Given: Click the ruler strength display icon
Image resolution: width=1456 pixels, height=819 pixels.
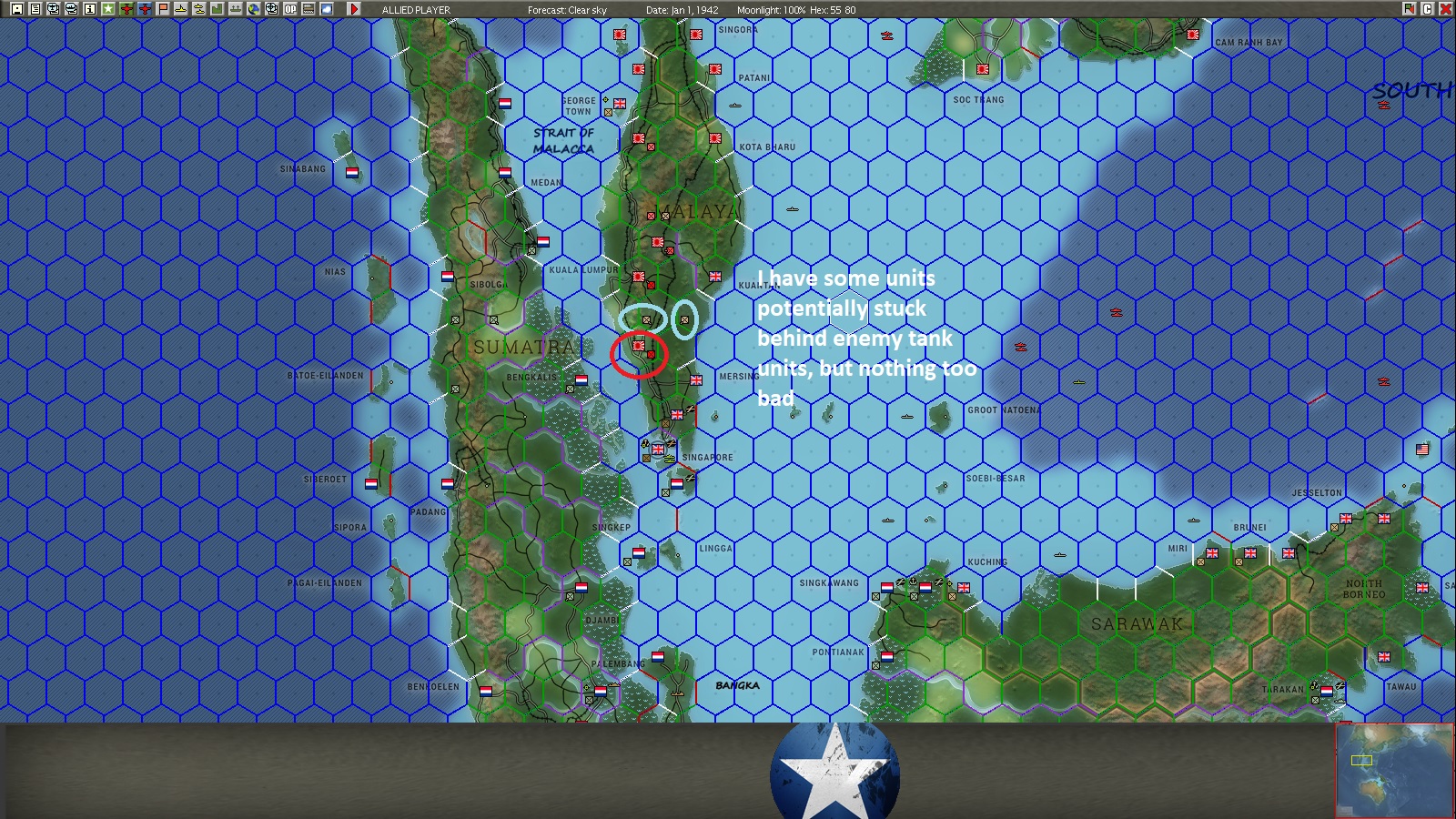Looking at the screenshot, I should (307, 8).
